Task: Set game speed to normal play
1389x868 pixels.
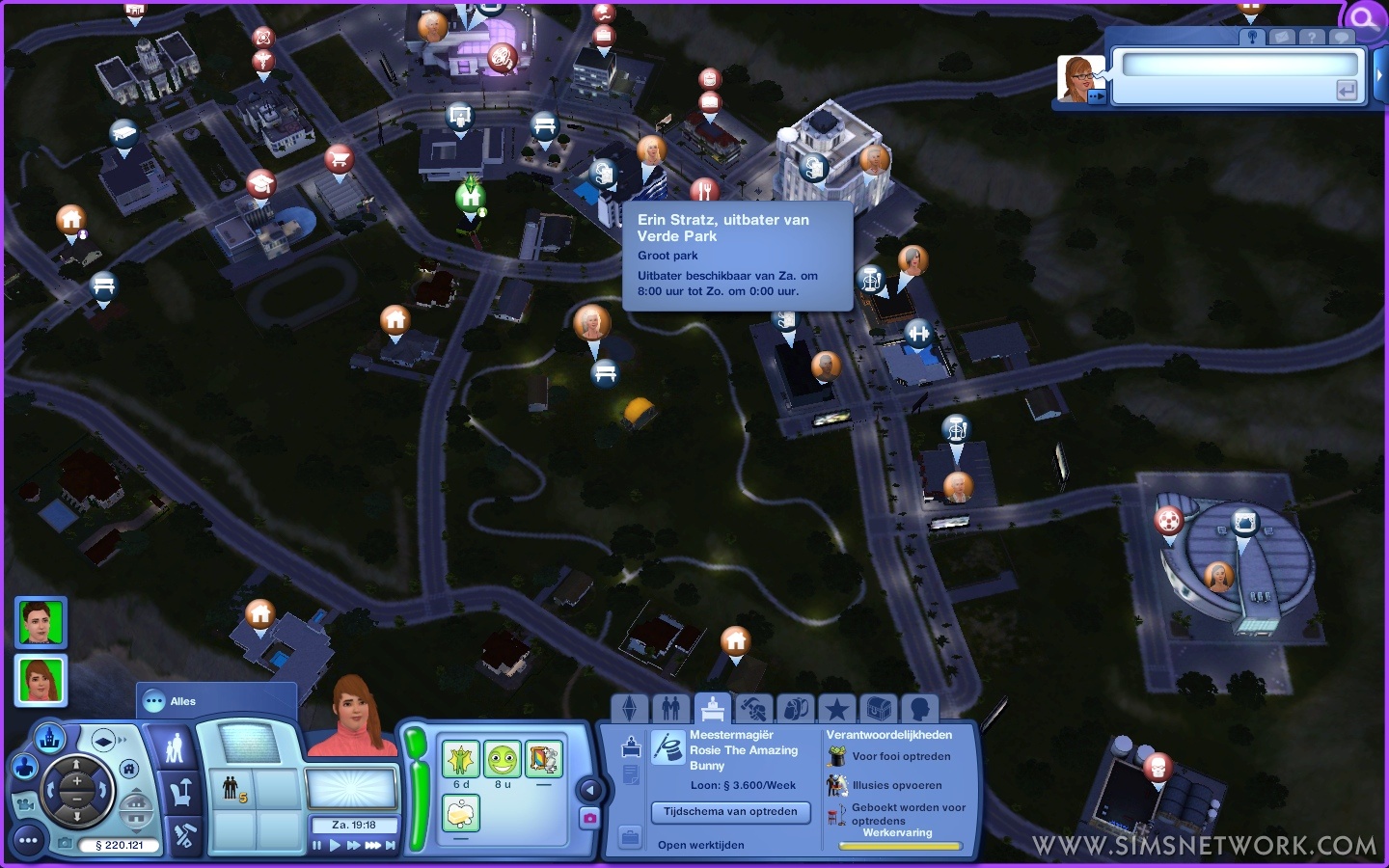Action: 336,846
